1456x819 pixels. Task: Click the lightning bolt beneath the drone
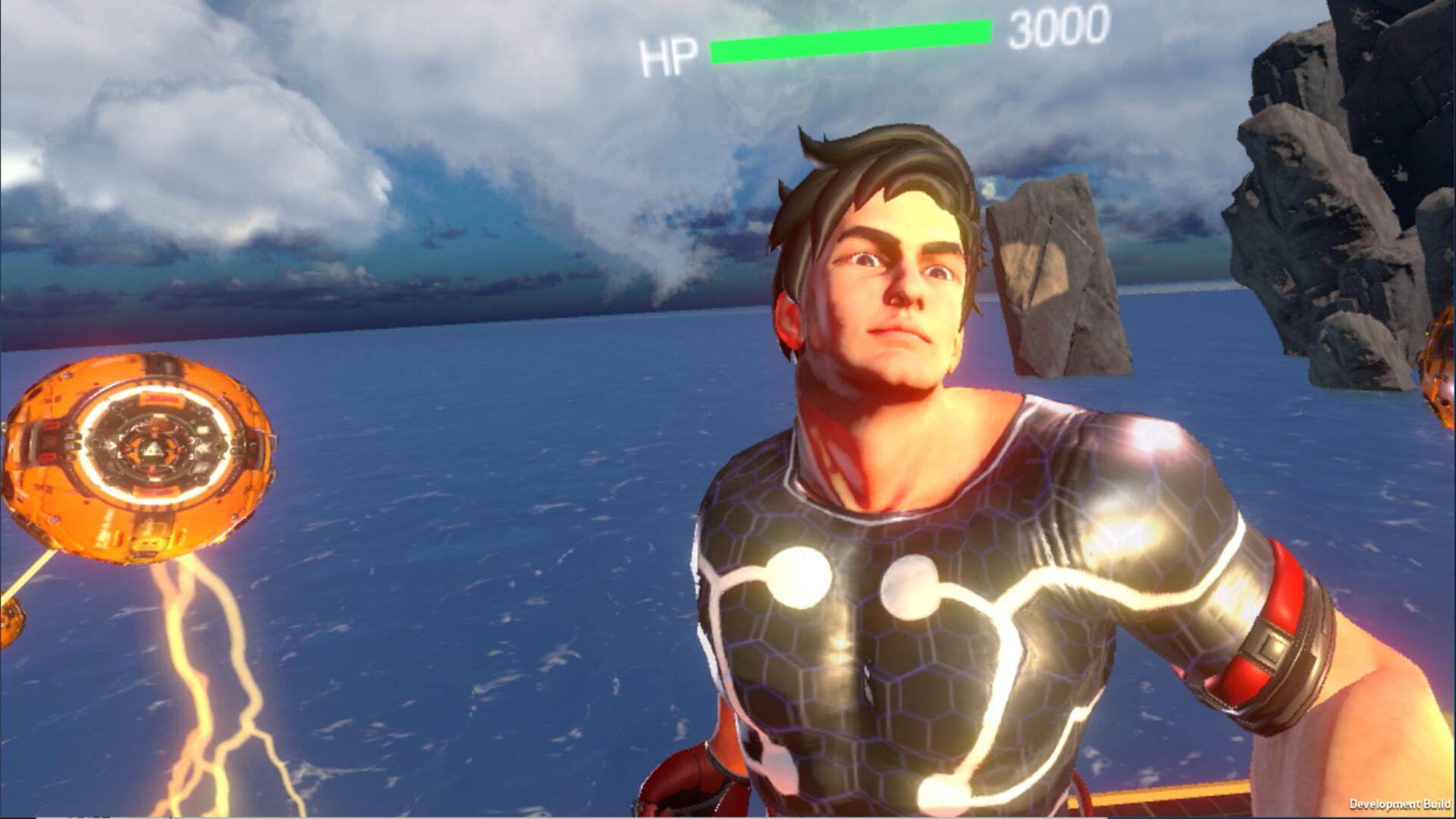(x=212, y=667)
